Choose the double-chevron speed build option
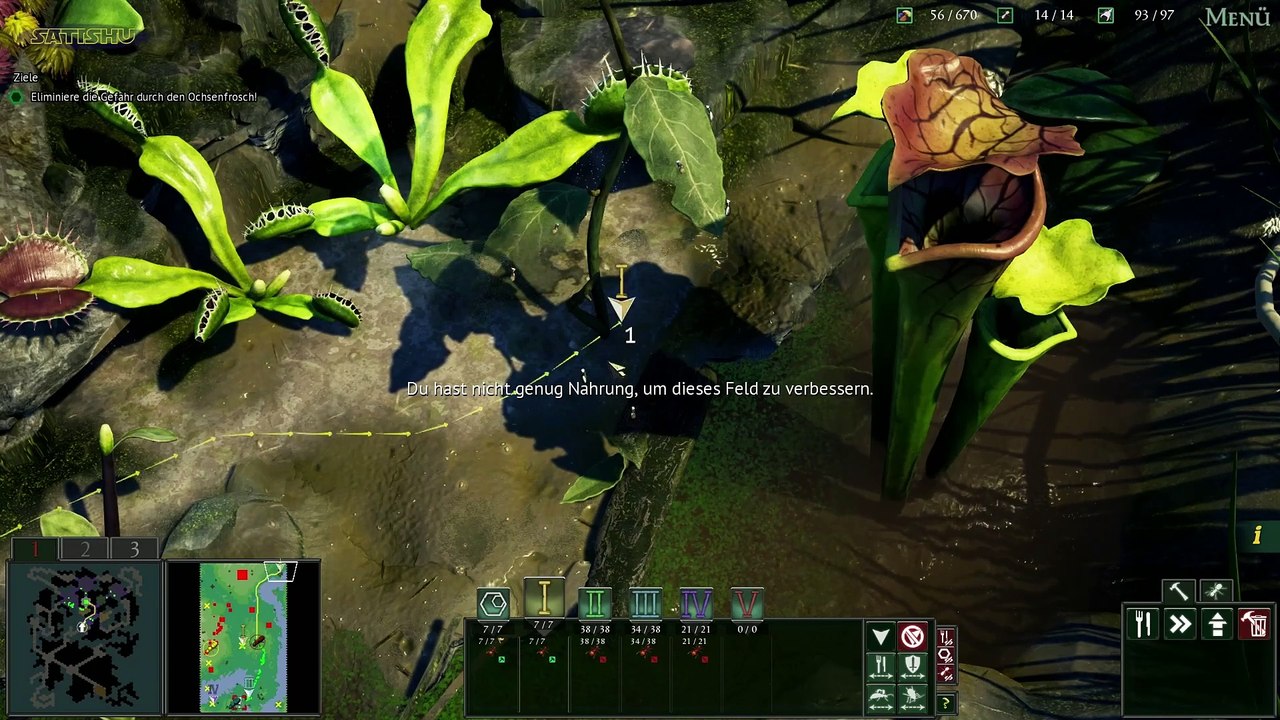 pos(1180,624)
